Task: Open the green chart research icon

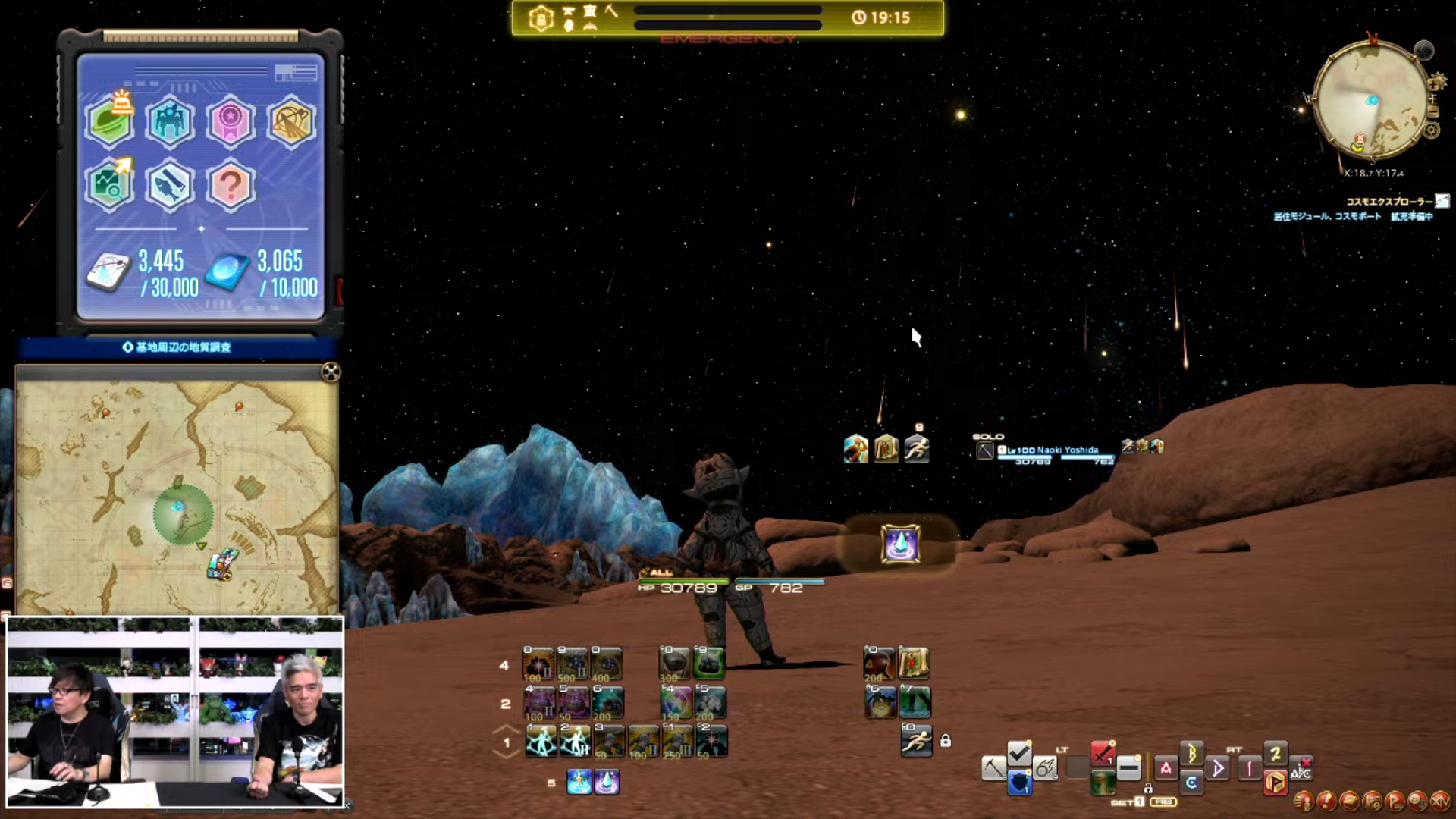Action: pos(110,185)
